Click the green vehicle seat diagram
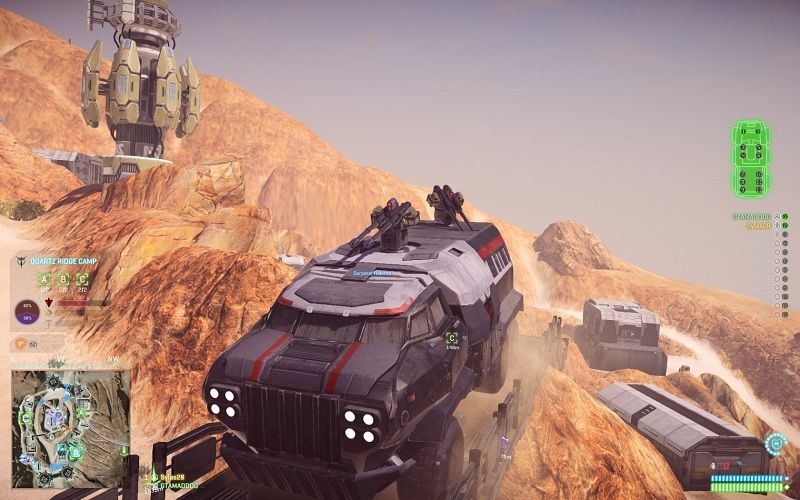 click(x=751, y=161)
